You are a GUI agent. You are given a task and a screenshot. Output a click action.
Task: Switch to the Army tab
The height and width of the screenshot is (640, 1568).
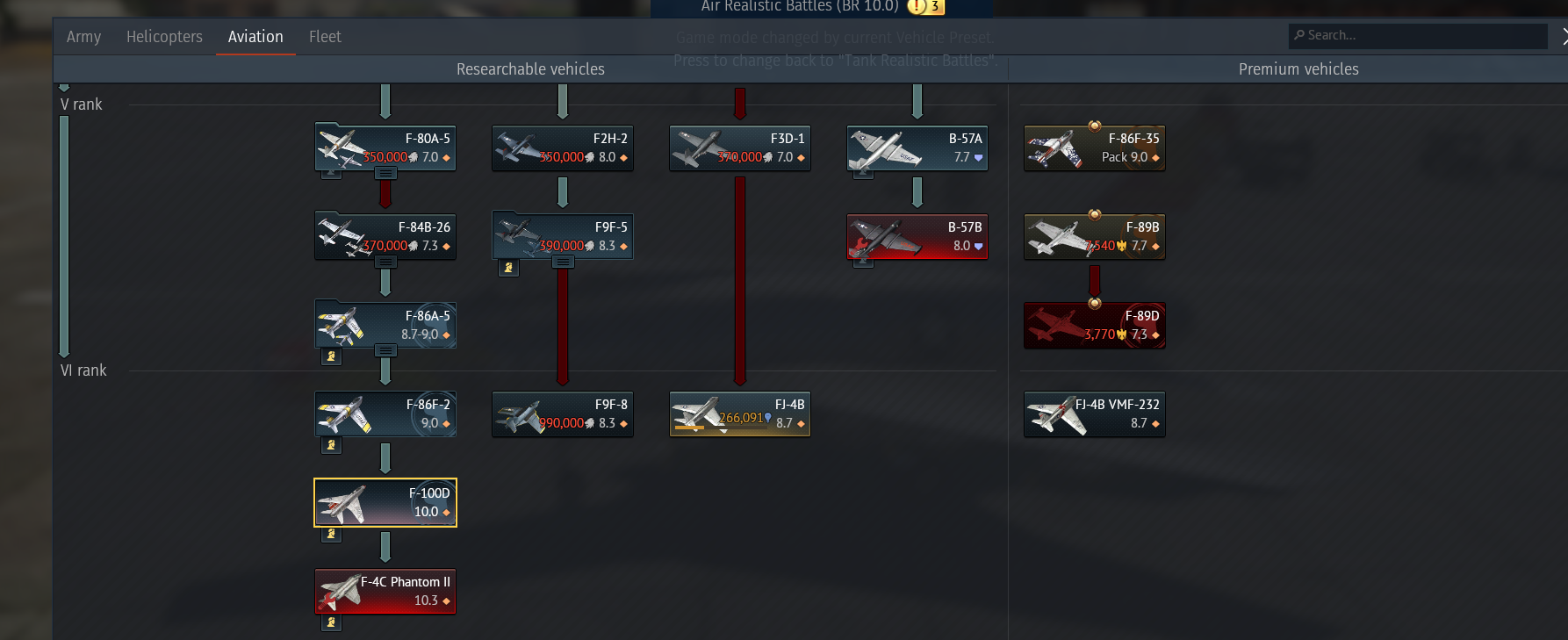pyautogui.click(x=83, y=37)
